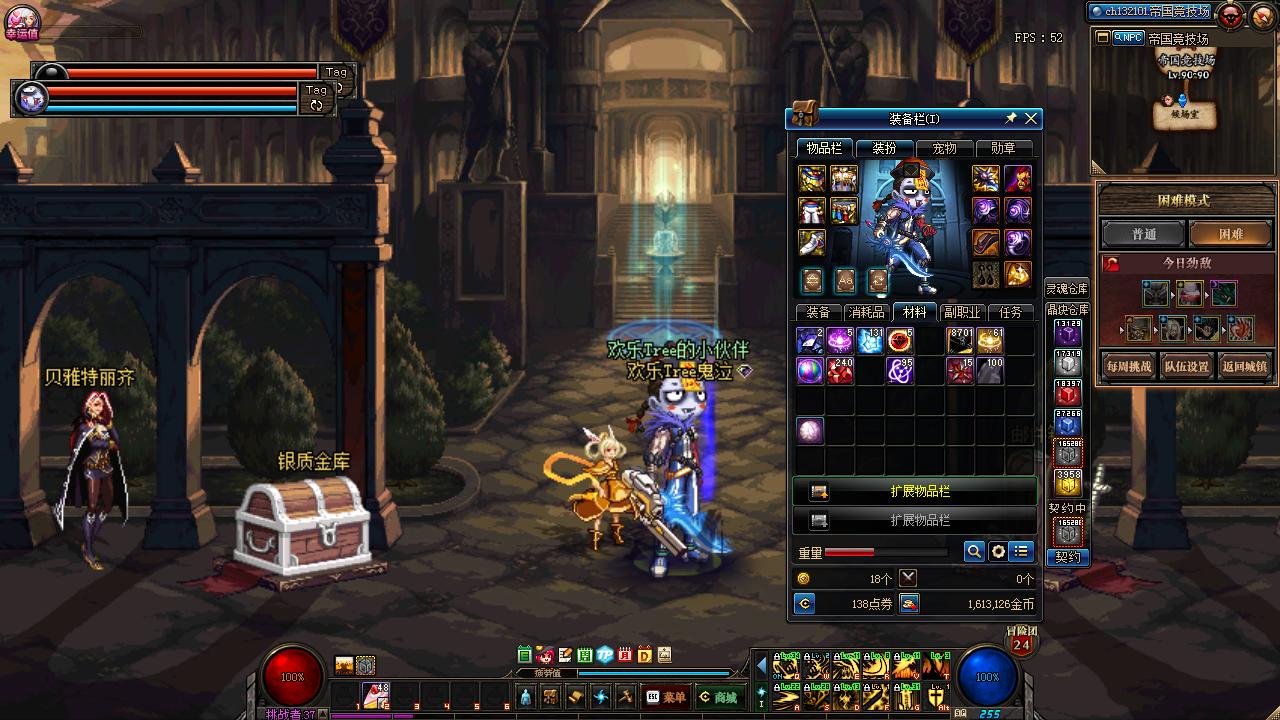Image resolution: width=1280 pixels, height=720 pixels.
Task: Click the green 扩展物品栏 button
Action: coord(916,492)
